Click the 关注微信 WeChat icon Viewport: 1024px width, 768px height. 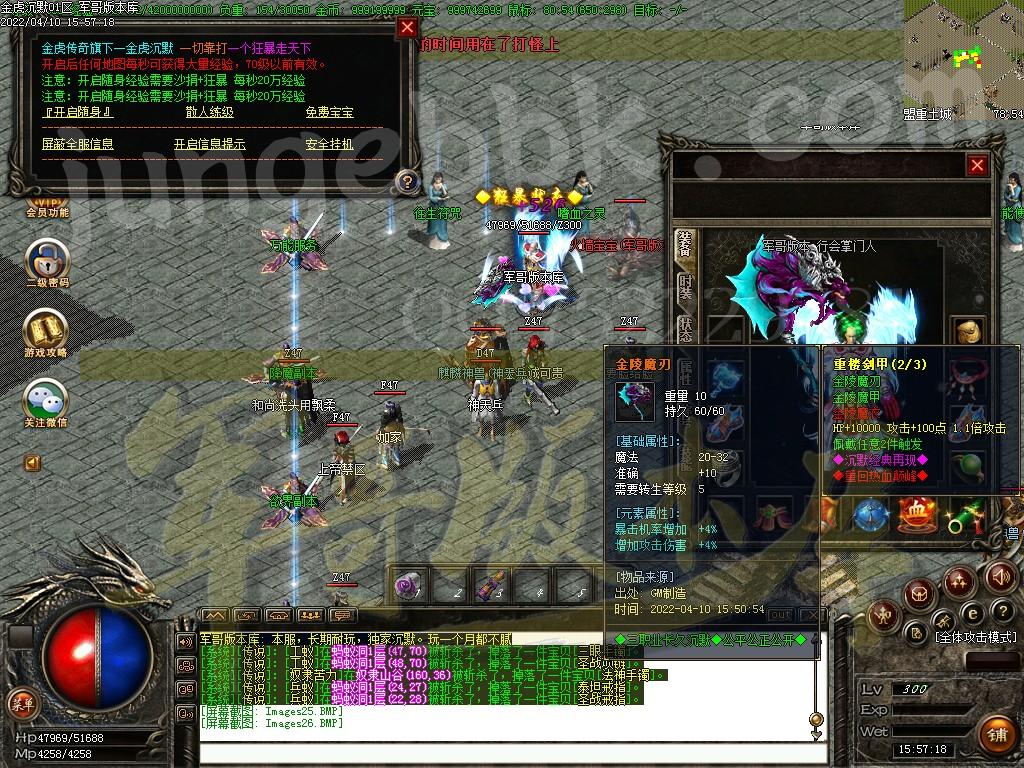coord(46,400)
